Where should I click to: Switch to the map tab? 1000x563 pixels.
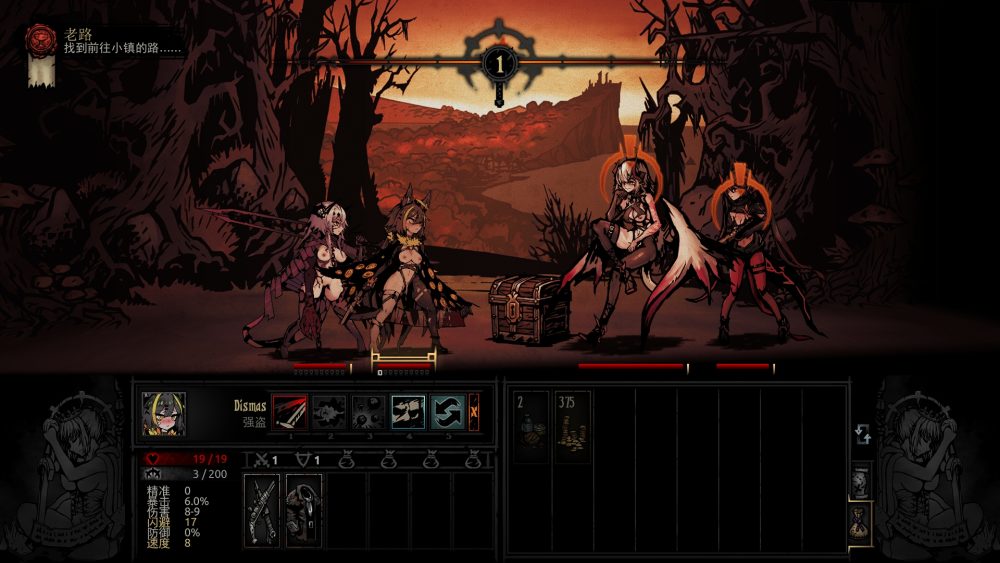[x=861, y=479]
